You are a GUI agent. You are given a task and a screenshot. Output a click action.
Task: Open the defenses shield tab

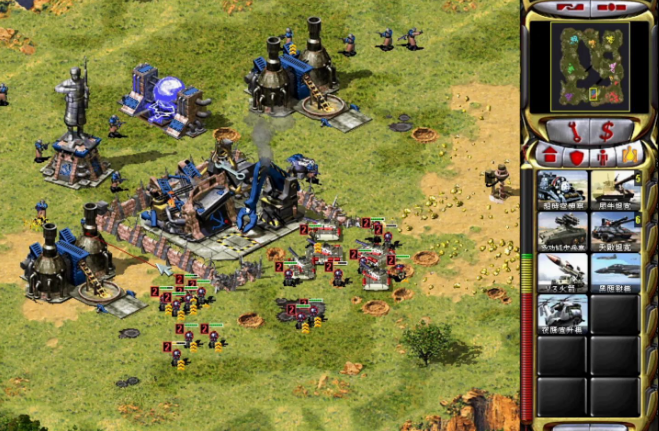577,156
